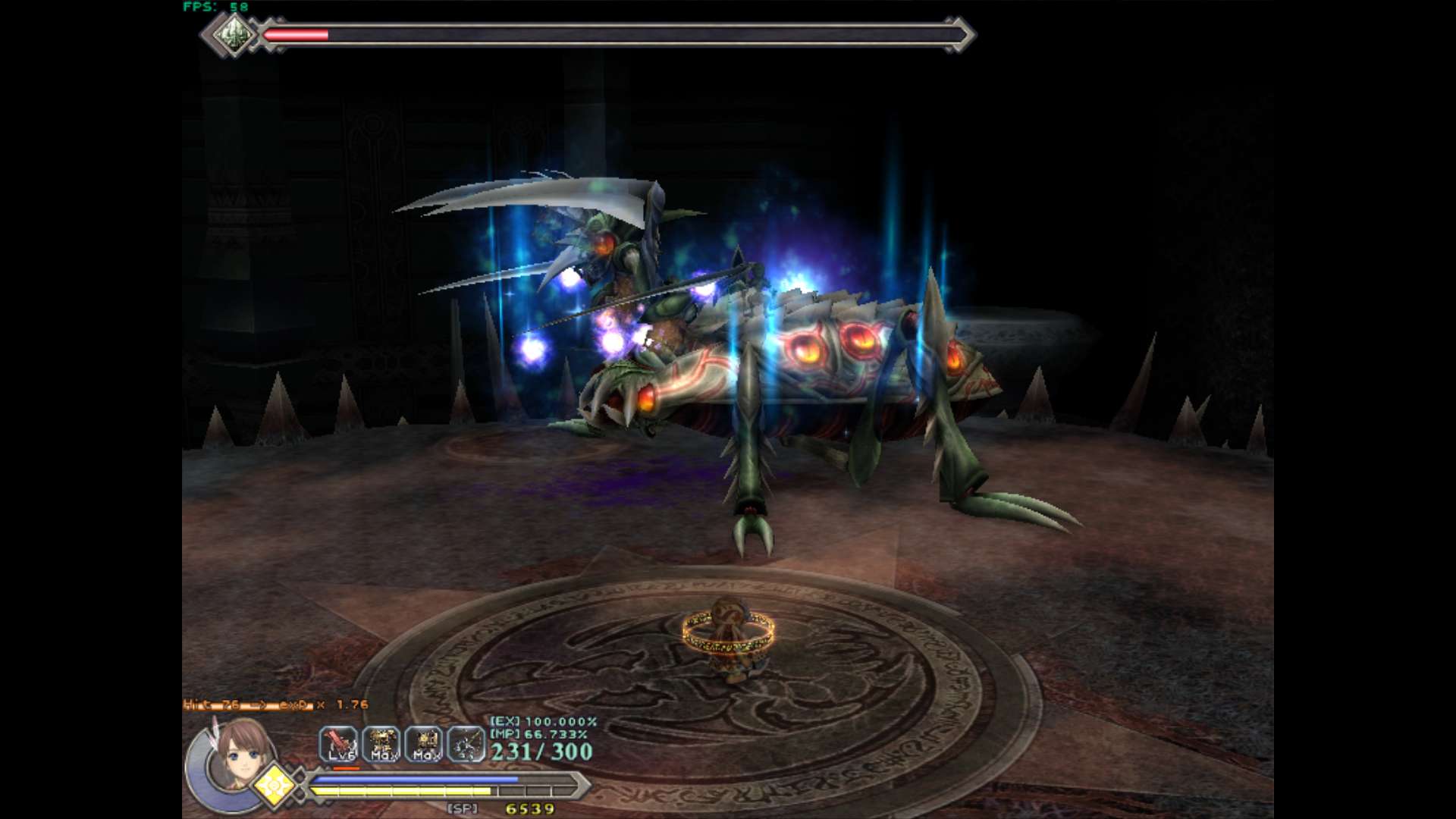Image resolution: width=1456 pixels, height=819 pixels.
Task: Click the green crest icon on the boss bar
Action: (x=232, y=35)
